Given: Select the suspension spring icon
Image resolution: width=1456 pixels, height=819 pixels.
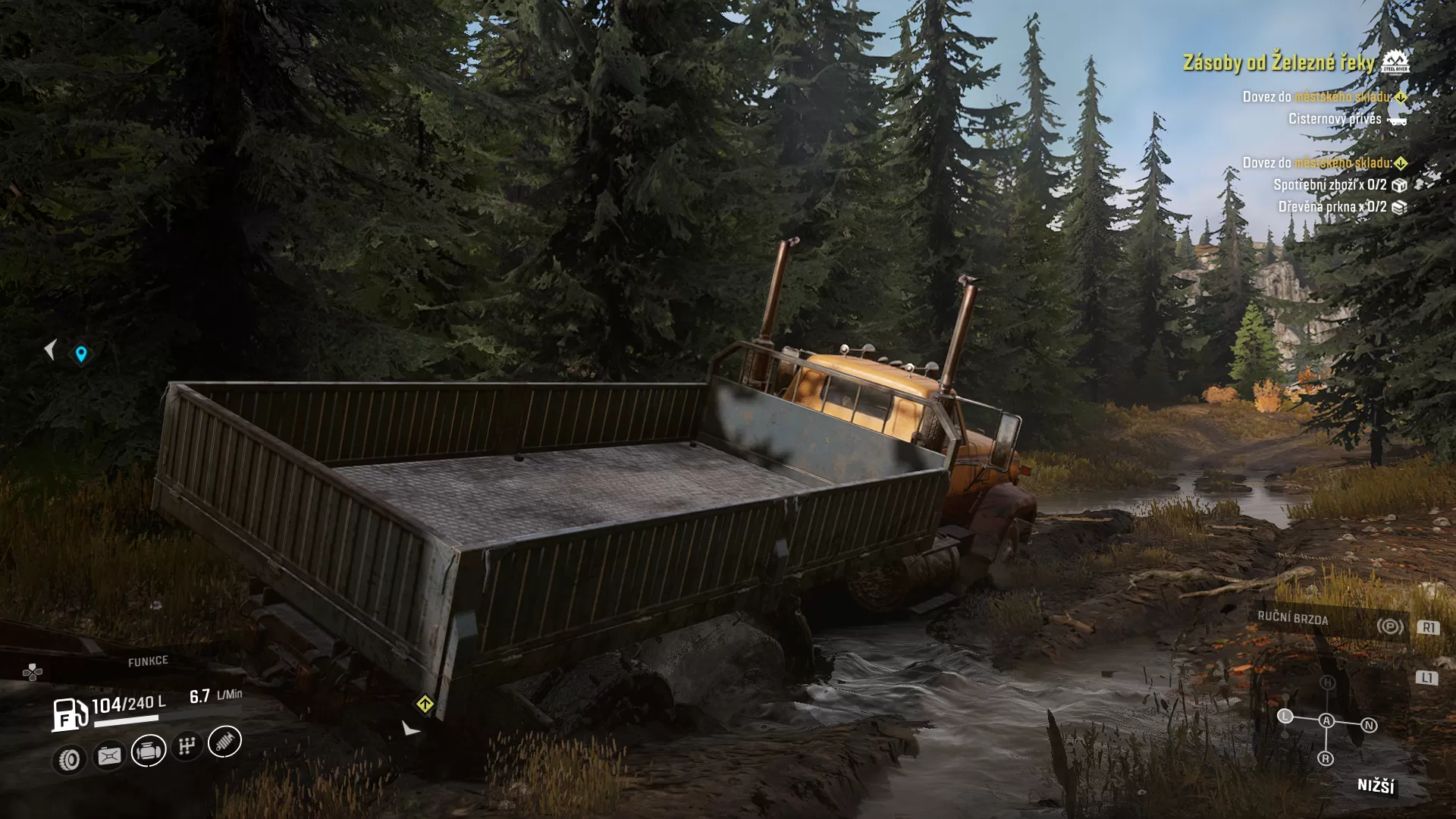Looking at the screenshot, I should pos(224,742).
